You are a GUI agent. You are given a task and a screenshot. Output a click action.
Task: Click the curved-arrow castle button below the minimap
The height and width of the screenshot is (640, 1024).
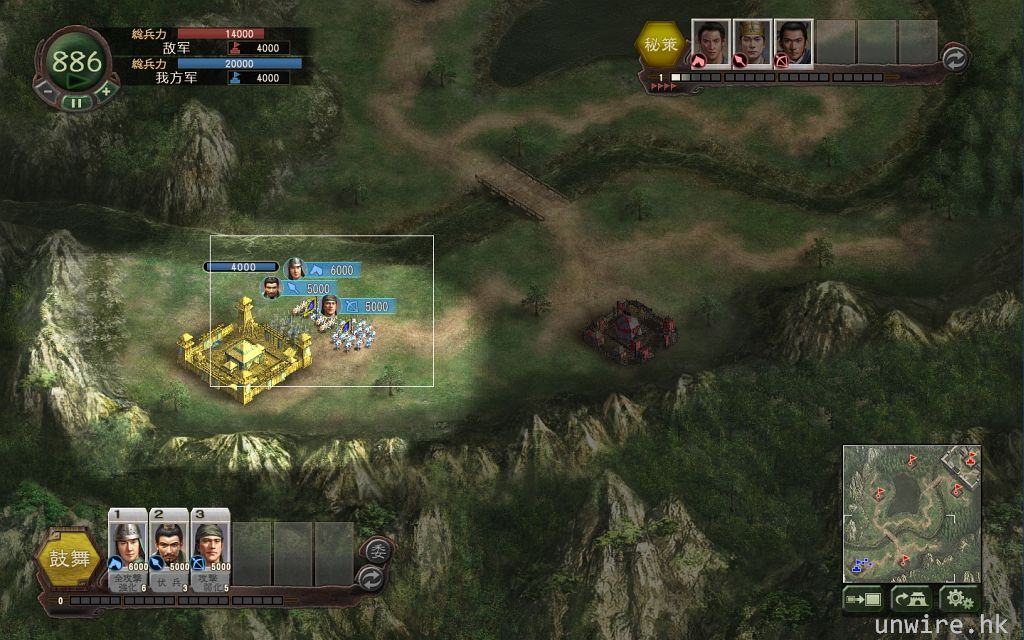pyautogui.click(x=911, y=600)
